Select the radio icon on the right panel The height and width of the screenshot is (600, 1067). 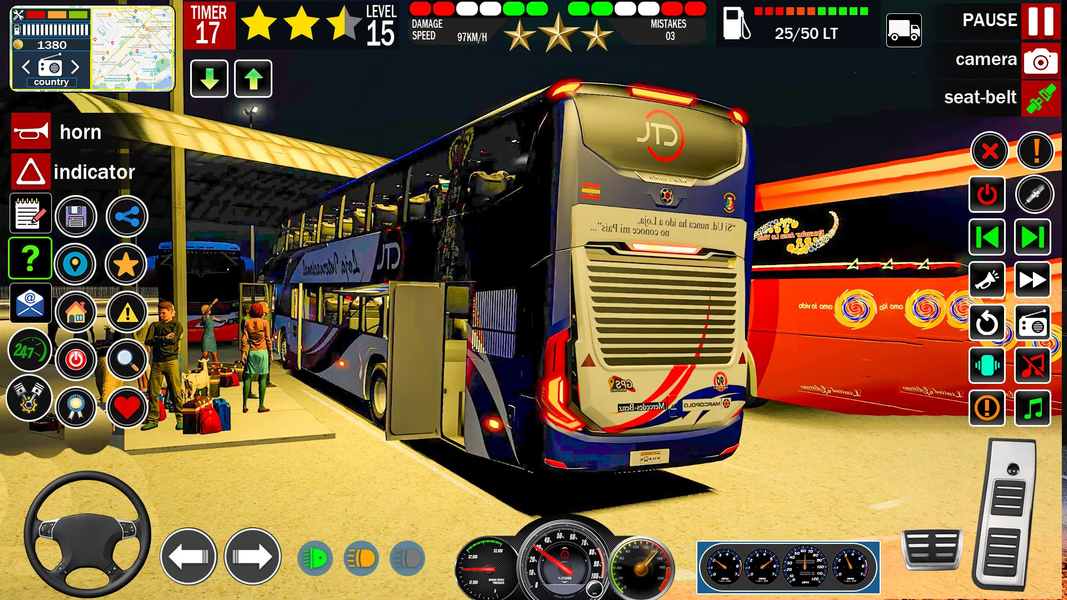tap(1033, 323)
